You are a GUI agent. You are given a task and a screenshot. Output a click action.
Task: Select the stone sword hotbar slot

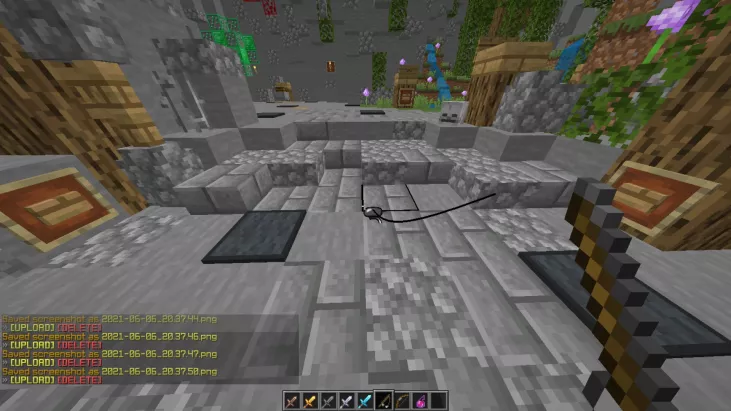point(329,400)
